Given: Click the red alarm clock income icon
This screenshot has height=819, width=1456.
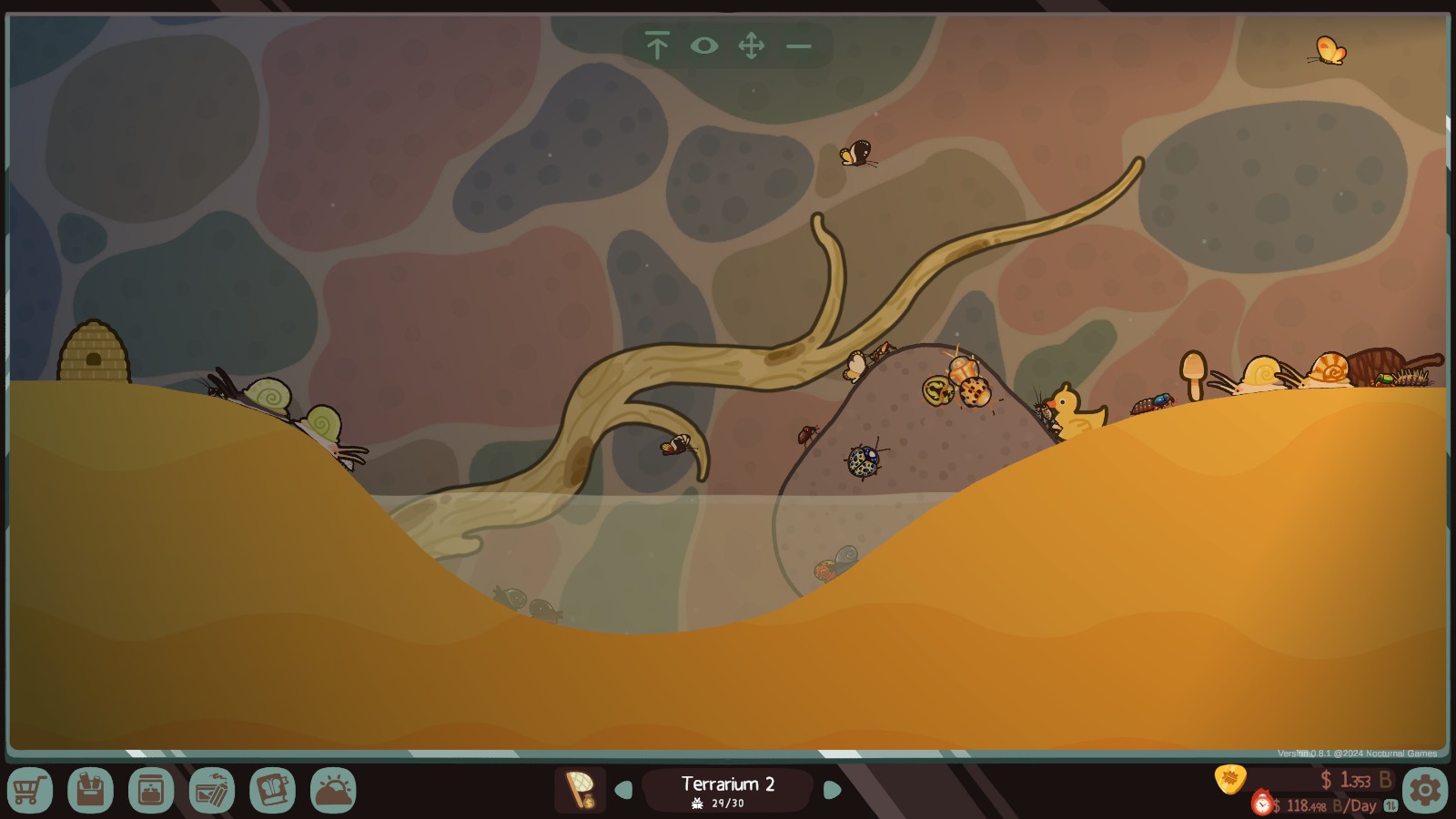Looking at the screenshot, I should pyautogui.click(x=1262, y=804).
